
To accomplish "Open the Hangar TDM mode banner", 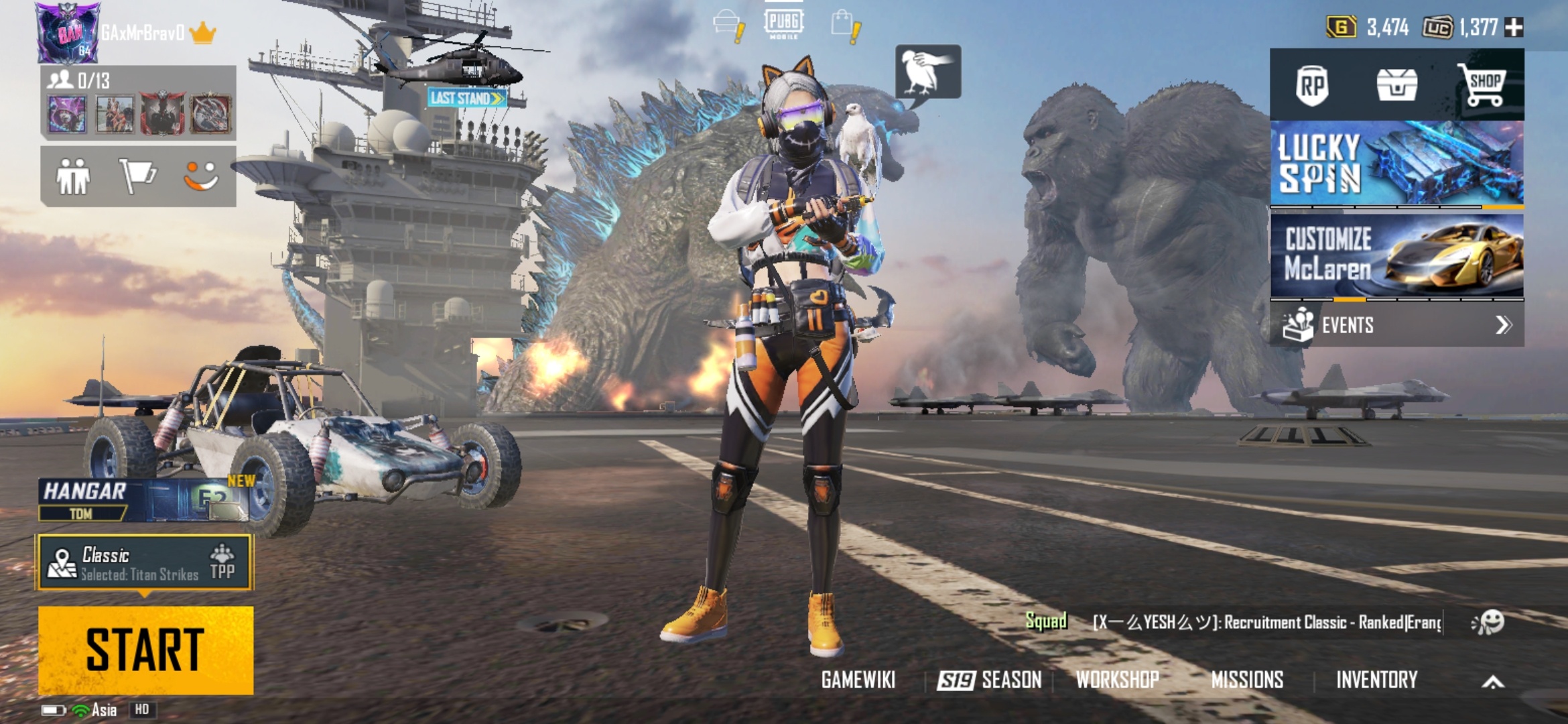I will pos(143,501).
